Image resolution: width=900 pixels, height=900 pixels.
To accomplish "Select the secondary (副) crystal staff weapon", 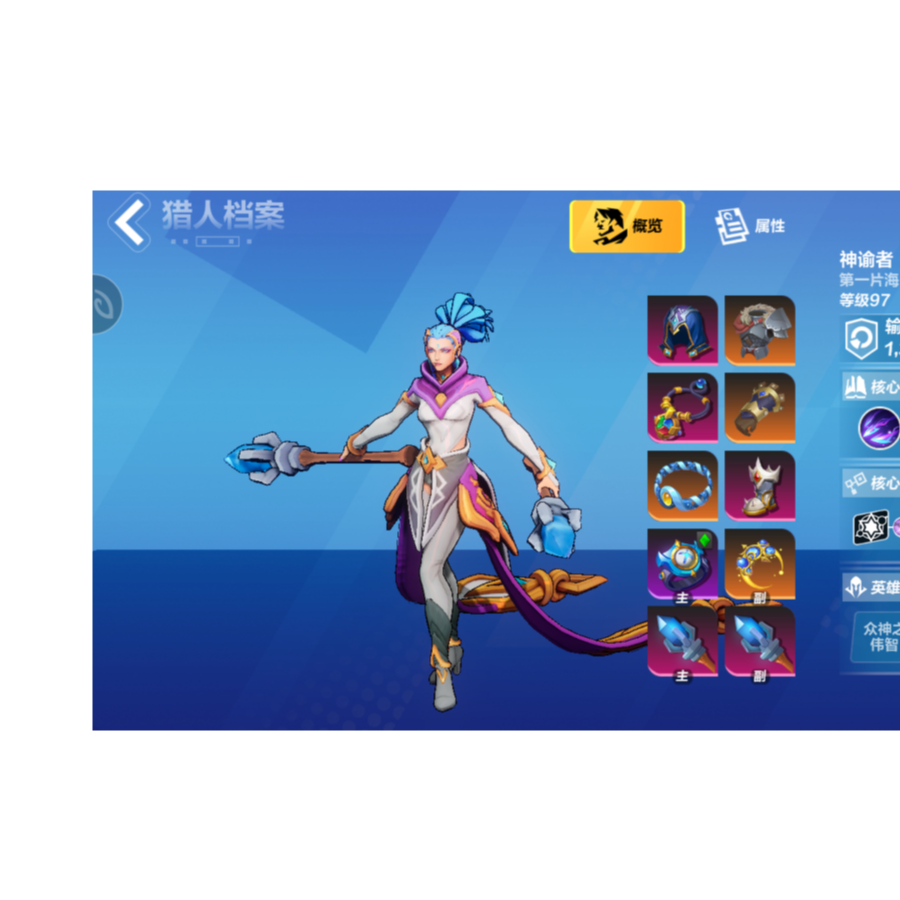I will (x=760, y=641).
